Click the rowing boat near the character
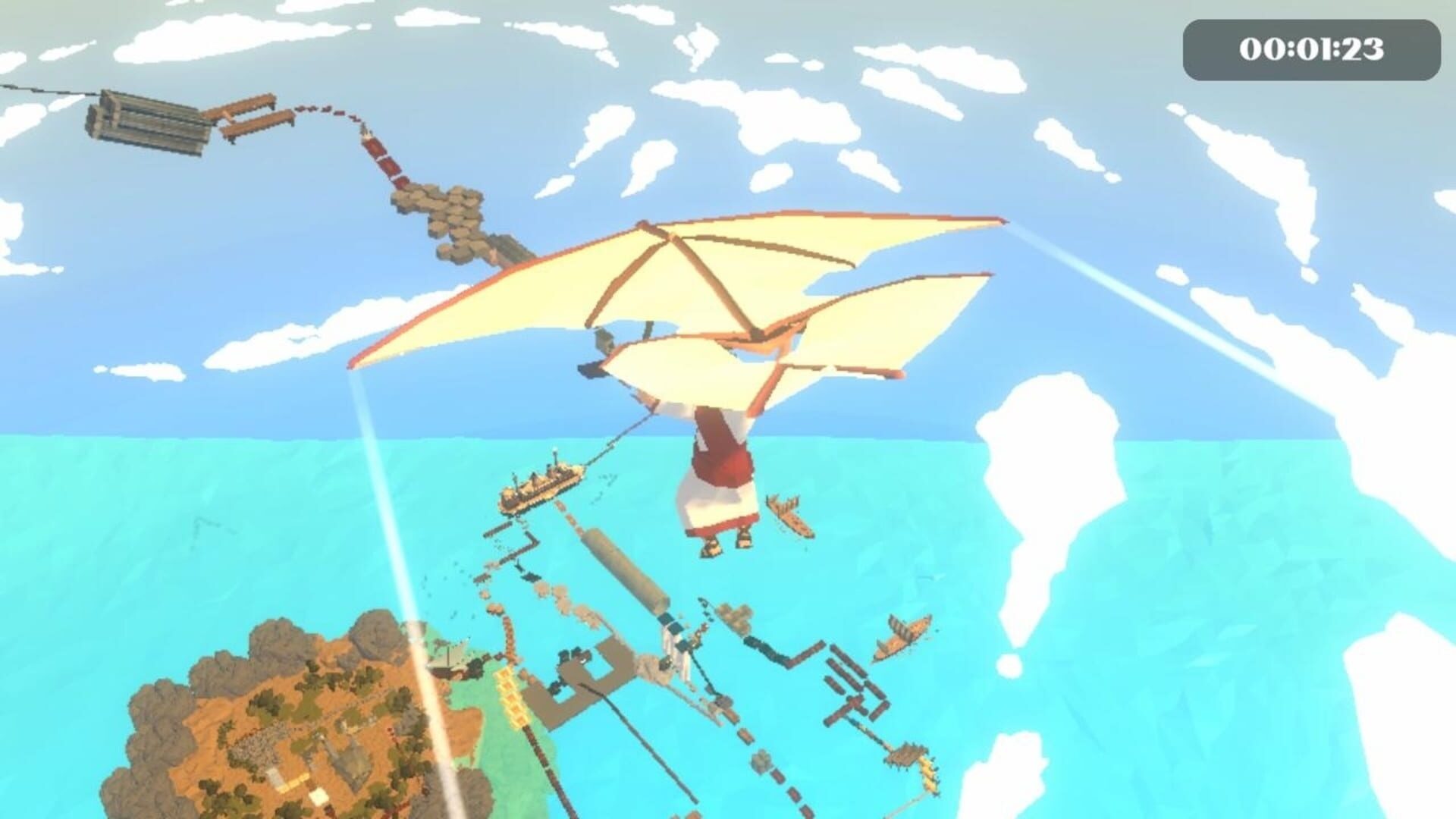Screen dimensions: 1456x819 tap(789, 516)
